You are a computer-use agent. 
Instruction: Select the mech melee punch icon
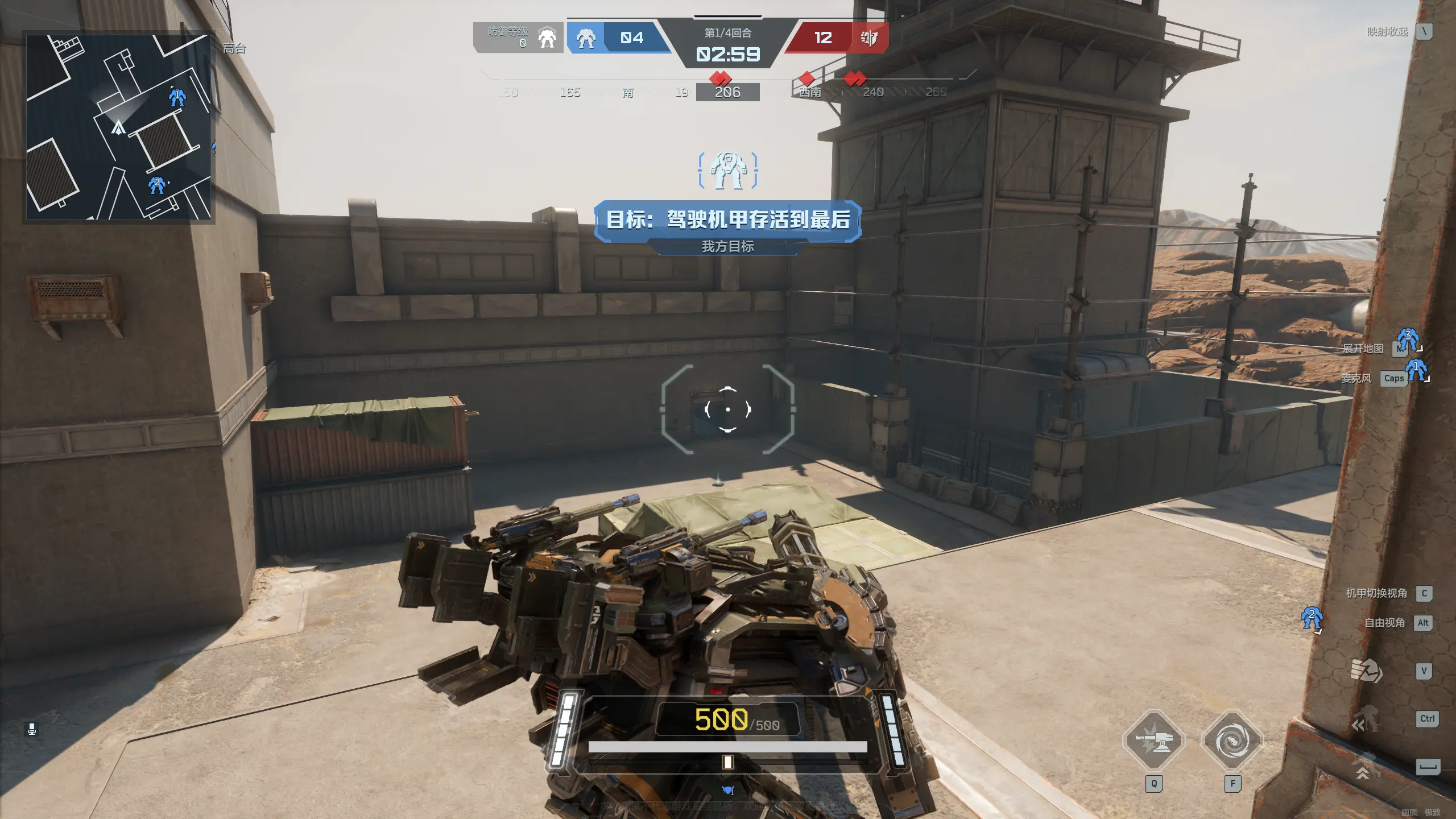[x=1366, y=671]
